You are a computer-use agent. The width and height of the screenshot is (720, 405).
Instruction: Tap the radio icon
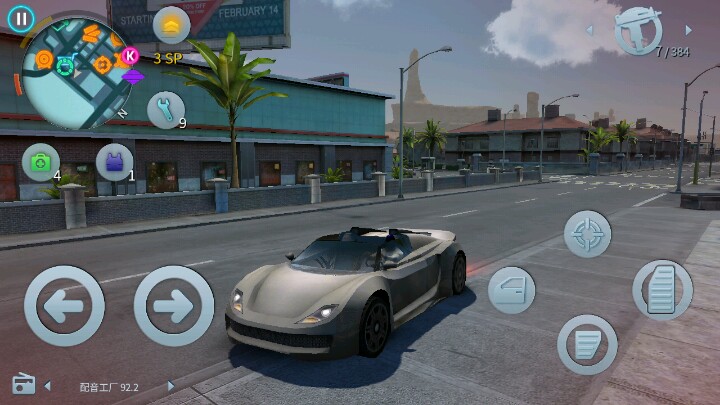click(23, 384)
